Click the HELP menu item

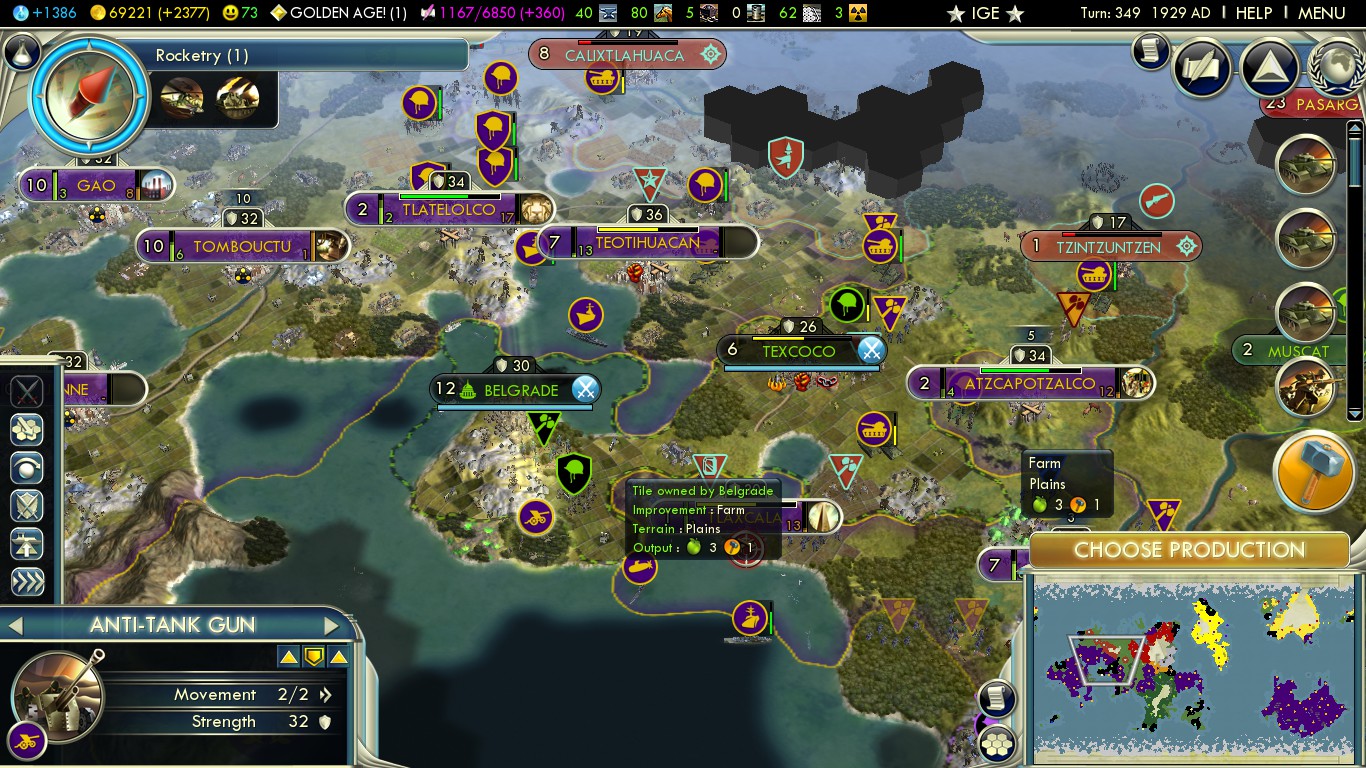pos(1254,13)
